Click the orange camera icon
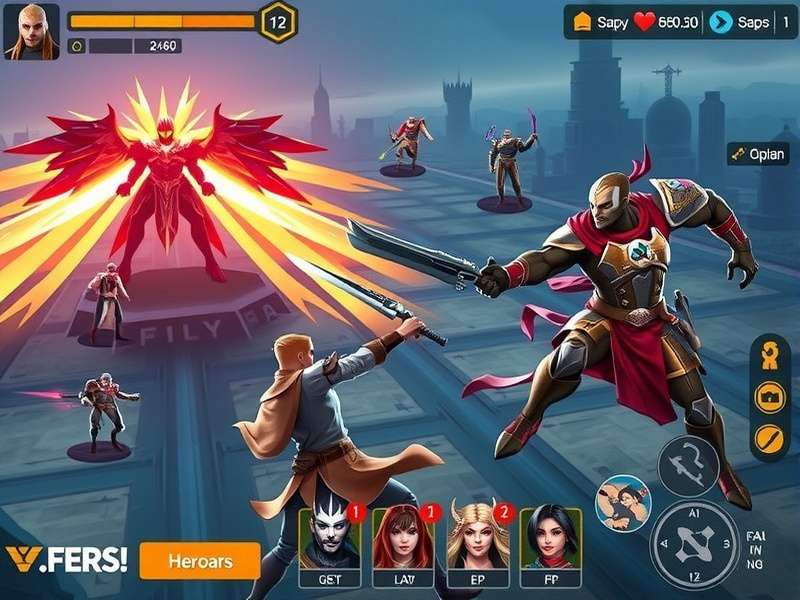Image resolution: width=800 pixels, height=600 pixels. pyautogui.click(x=770, y=397)
